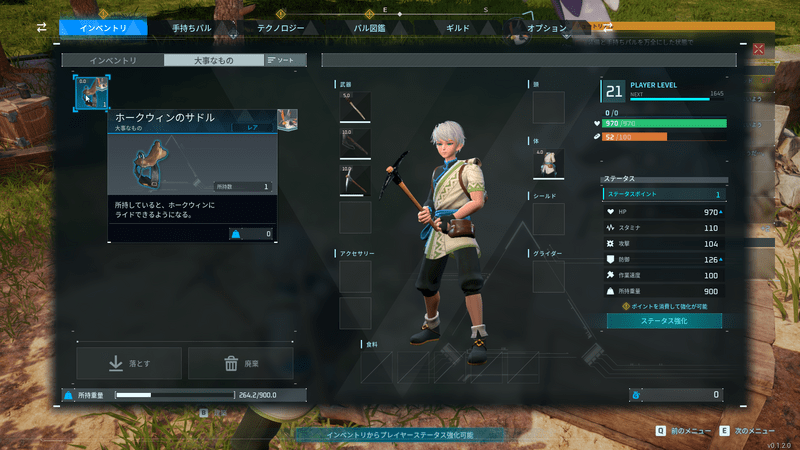Click the 廃棄 discard button

tap(240, 363)
